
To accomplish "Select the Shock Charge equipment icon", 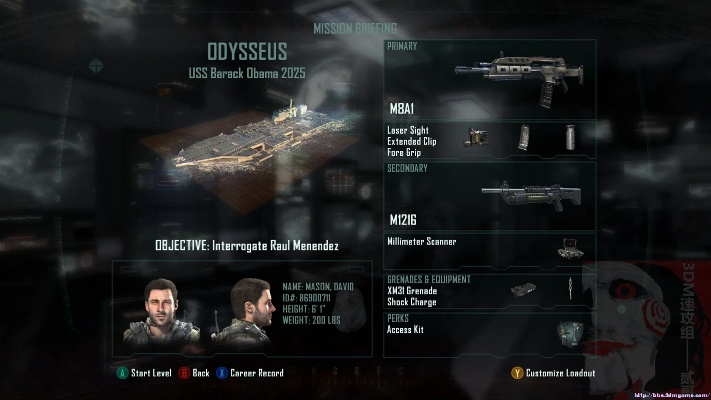I will [568, 290].
